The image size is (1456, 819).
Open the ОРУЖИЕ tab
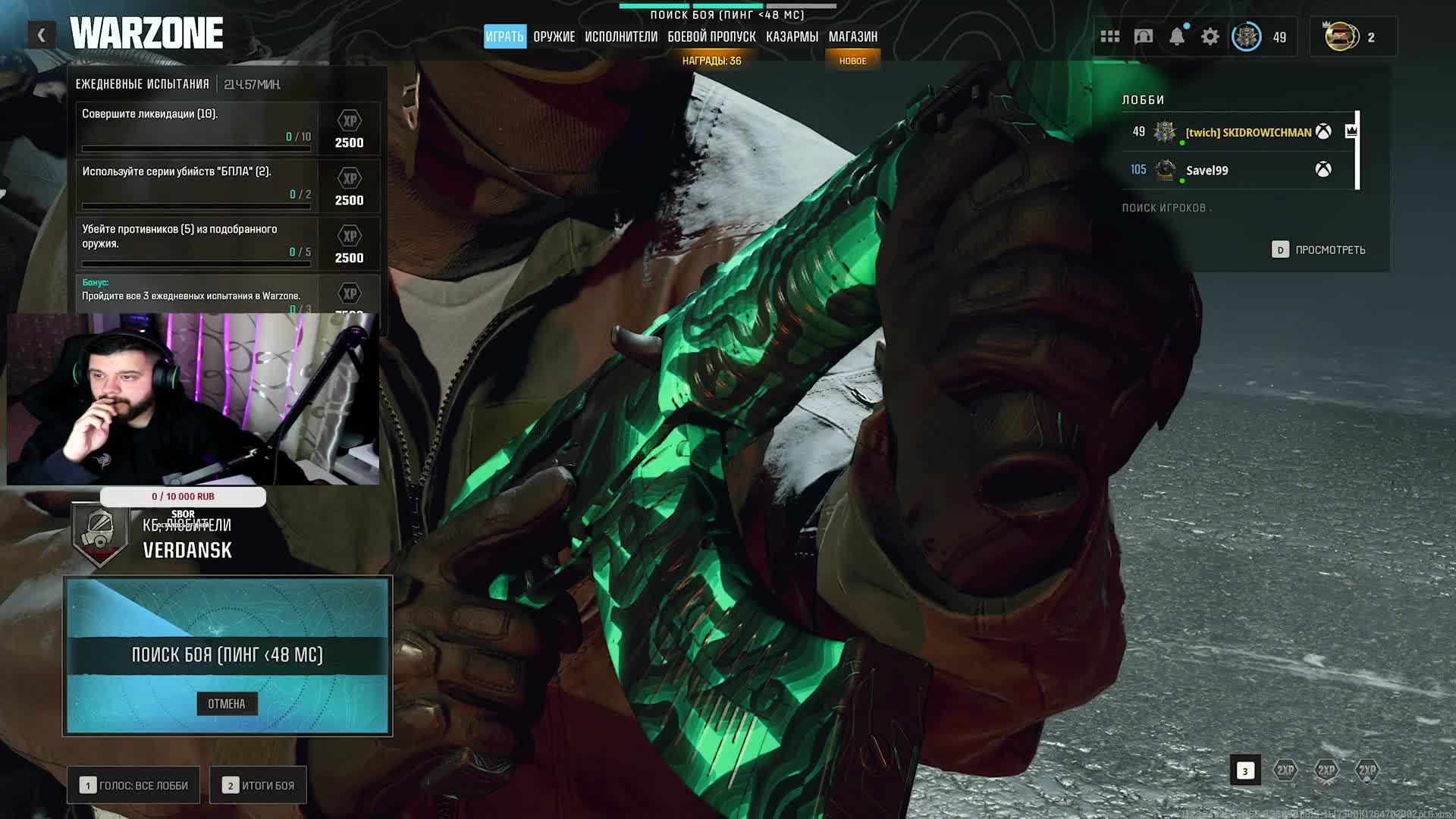point(554,36)
